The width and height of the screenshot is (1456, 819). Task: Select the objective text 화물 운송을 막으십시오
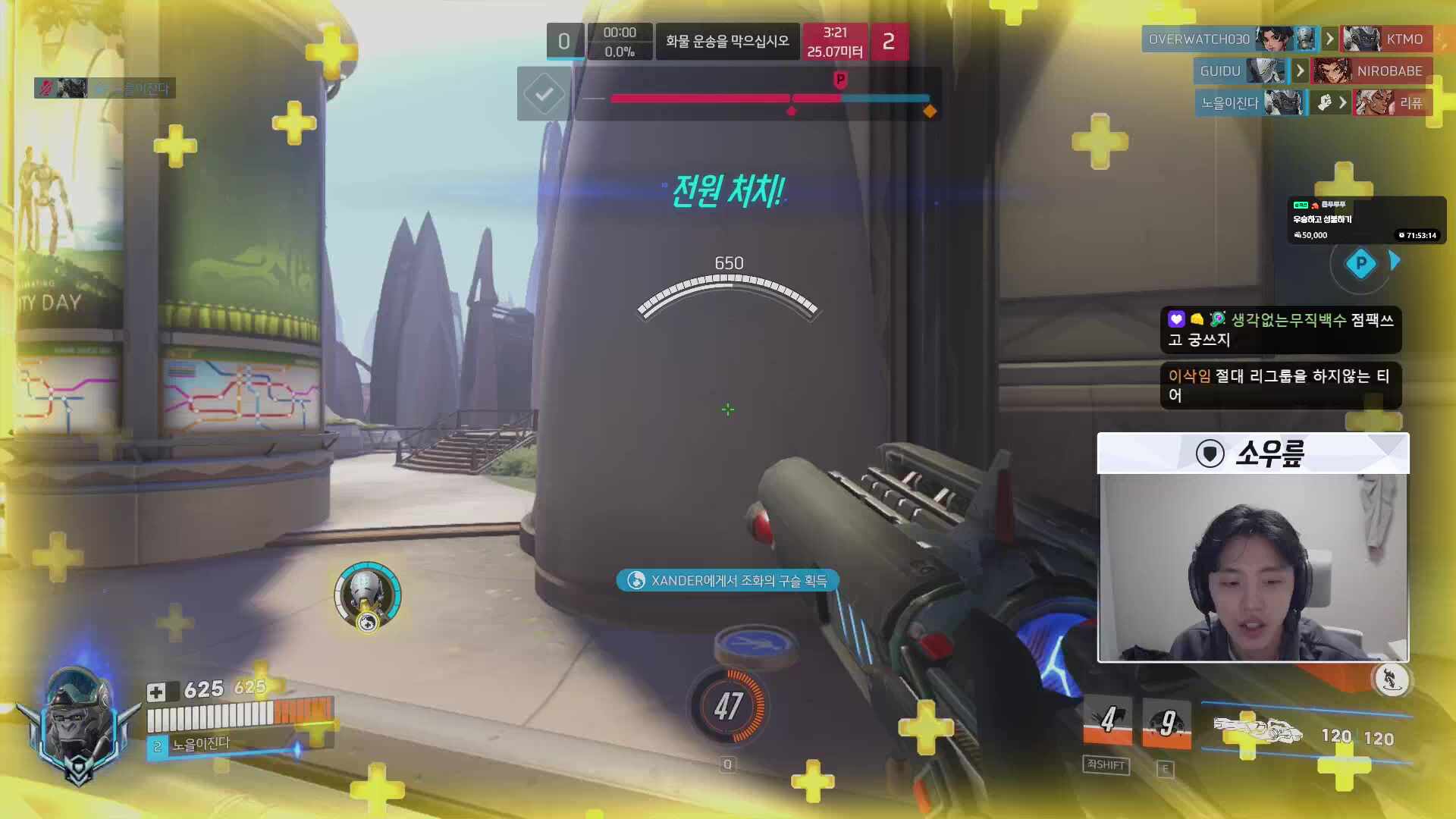coord(727,41)
